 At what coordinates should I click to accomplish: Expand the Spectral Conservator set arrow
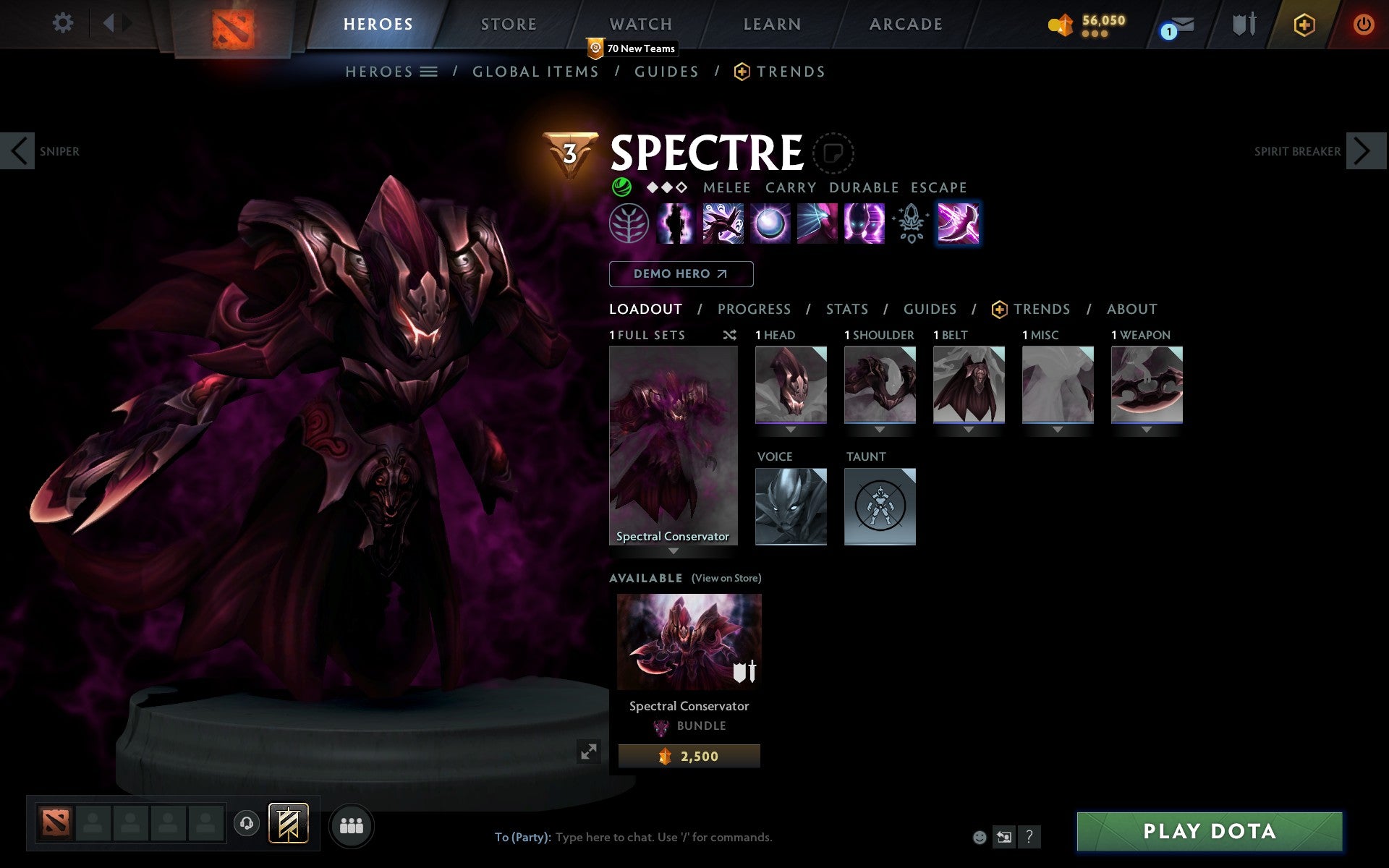(674, 550)
